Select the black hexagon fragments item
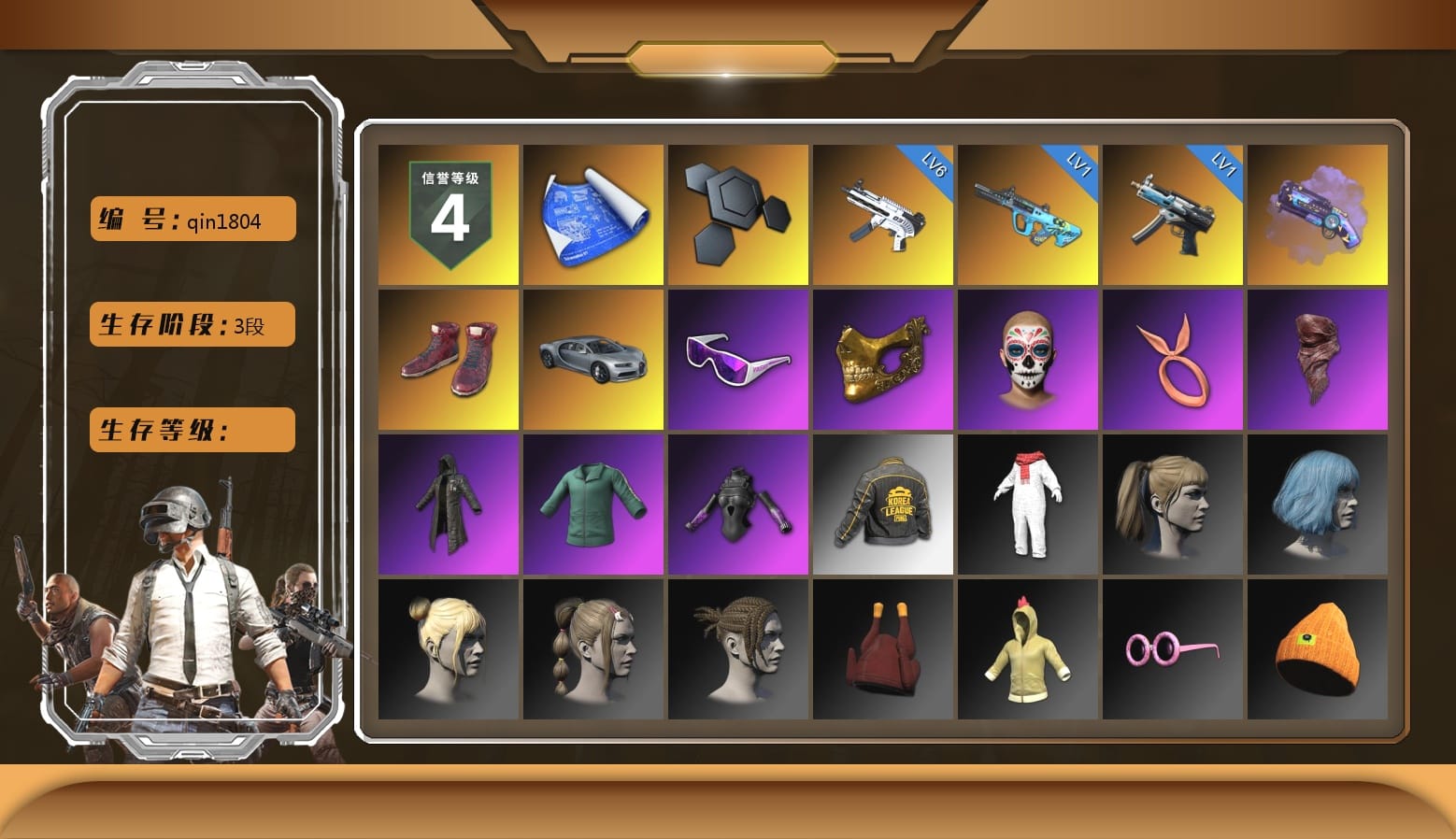This screenshot has width=1456, height=839. pos(737,215)
